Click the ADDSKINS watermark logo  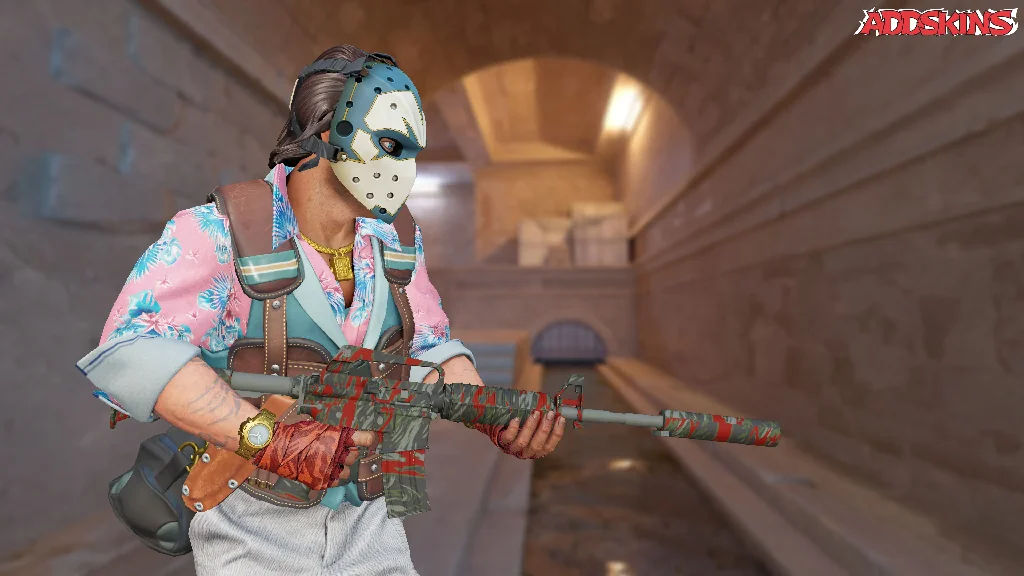coord(935,22)
